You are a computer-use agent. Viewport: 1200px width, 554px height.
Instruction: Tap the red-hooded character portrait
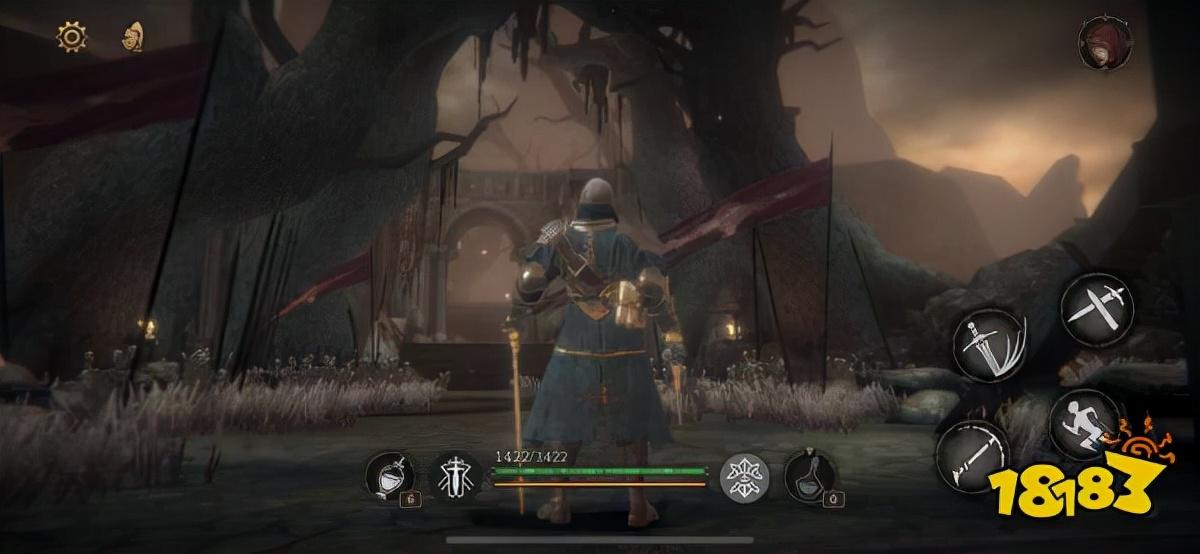point(1098,42)
